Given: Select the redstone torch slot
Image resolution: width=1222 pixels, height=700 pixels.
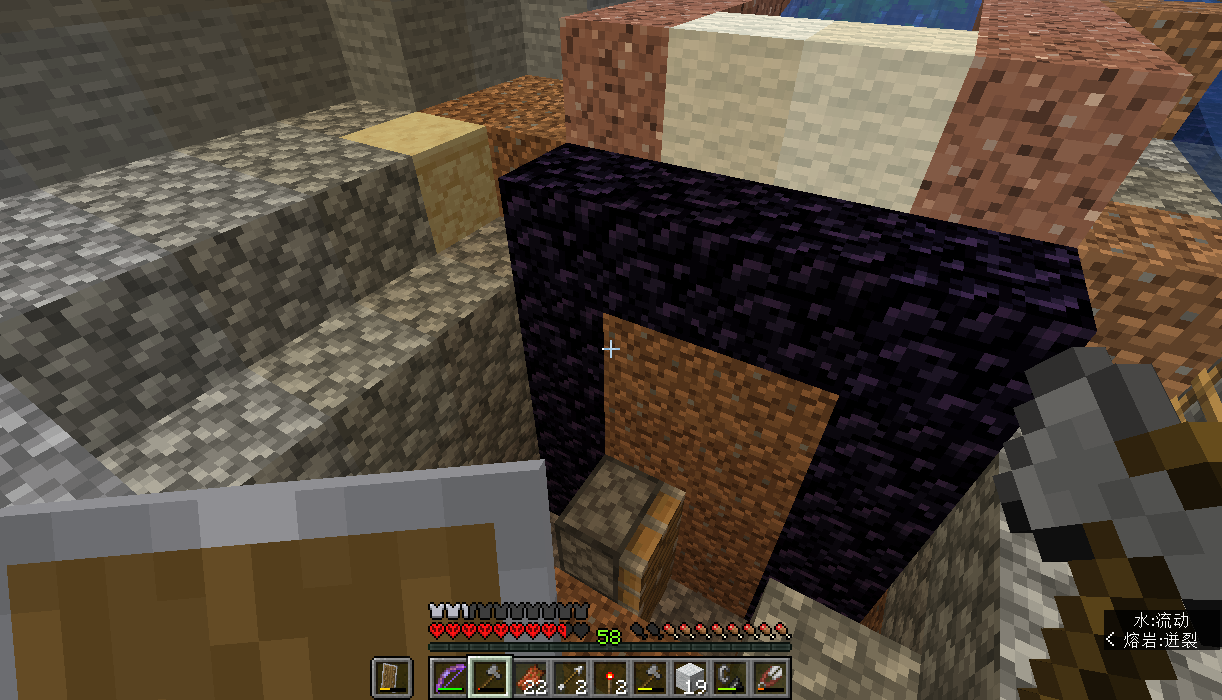Looking at the screenshot, I should point(610,678).
